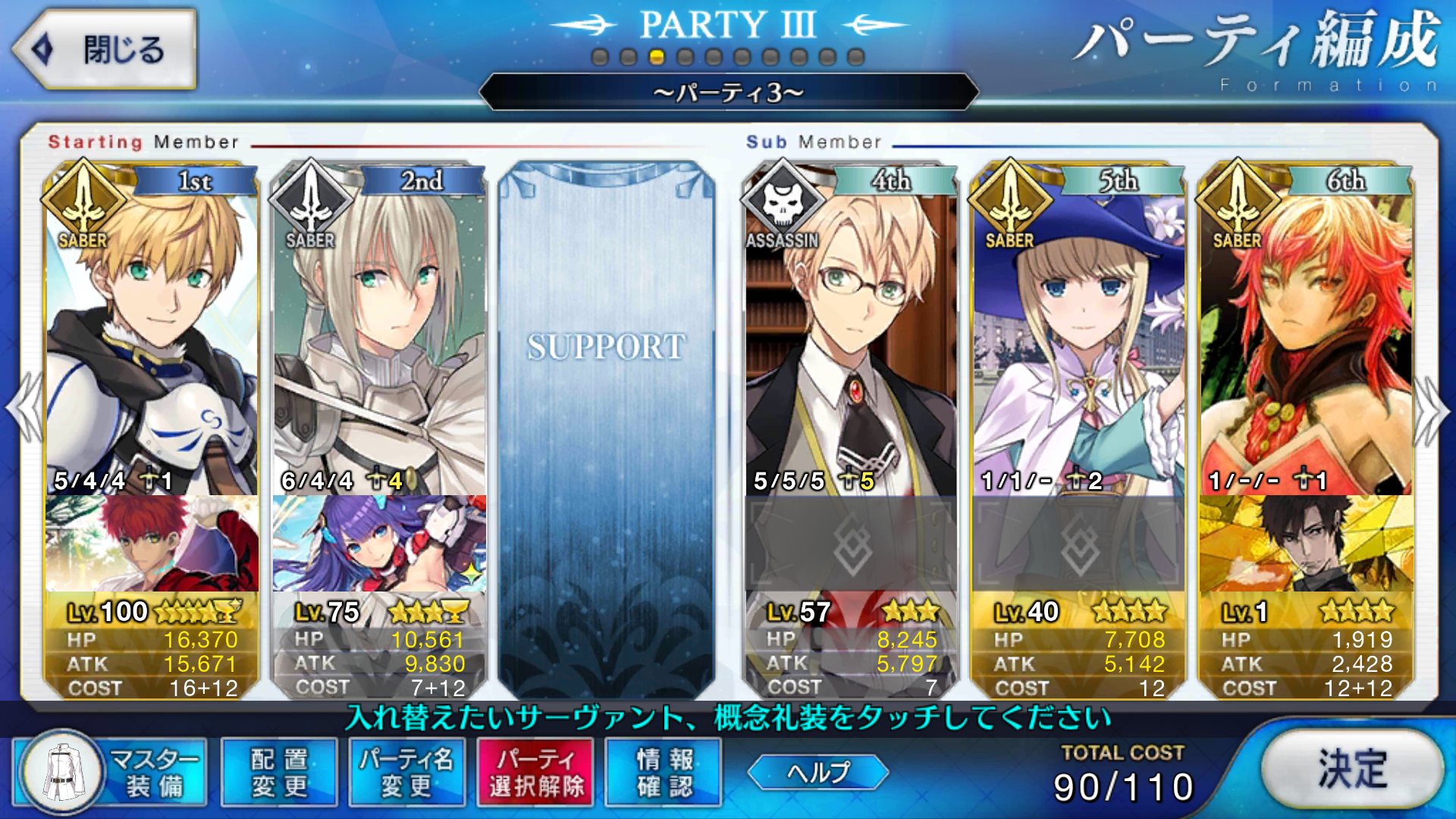Open マスター装備 master equipment
Image resolution: width=1456 pixels, height=819 pixels.
point(110,772)
